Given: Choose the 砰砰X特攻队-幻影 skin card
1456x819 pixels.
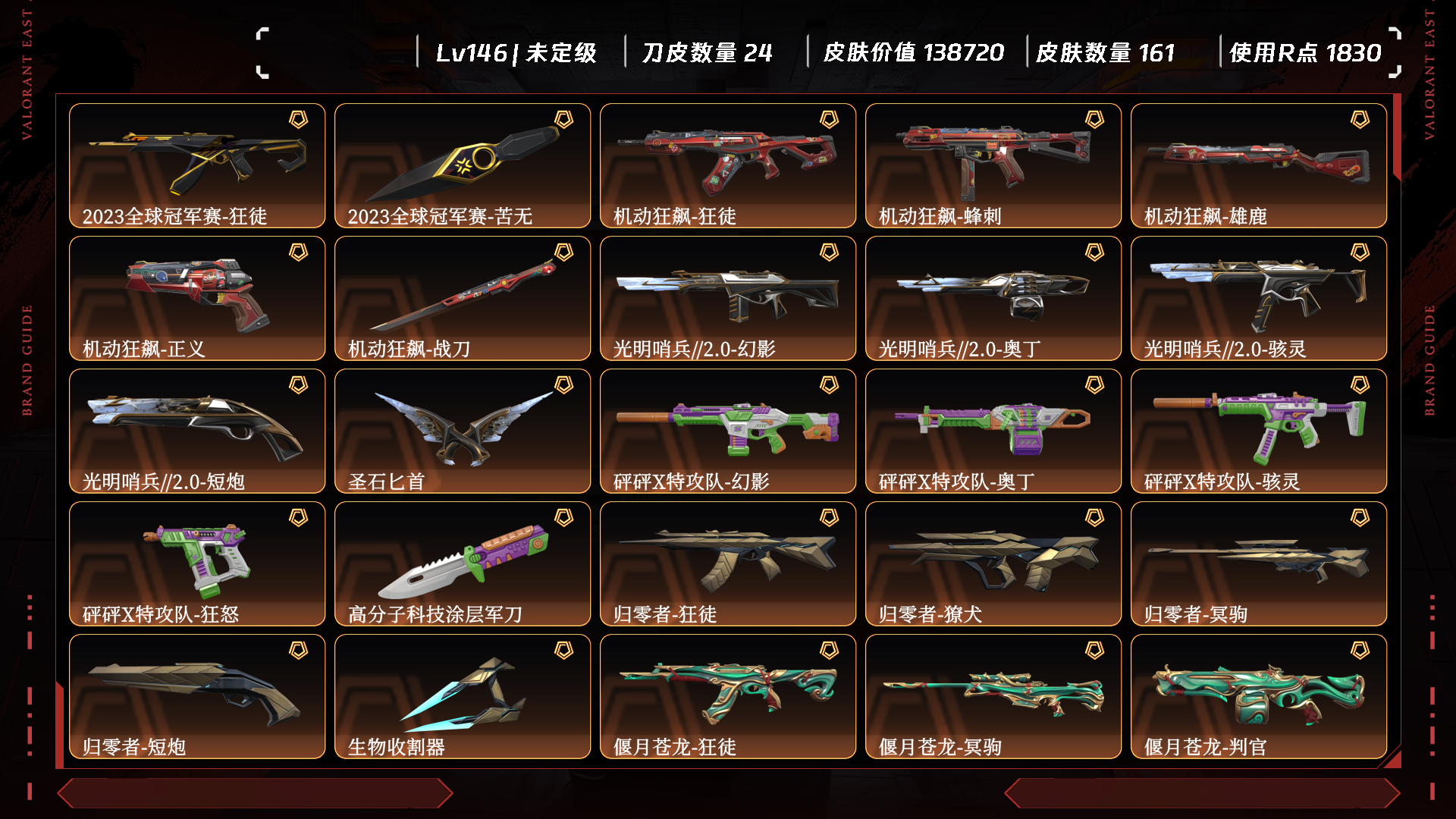Looking at the screenshot, I should click(x=728, y=431).
